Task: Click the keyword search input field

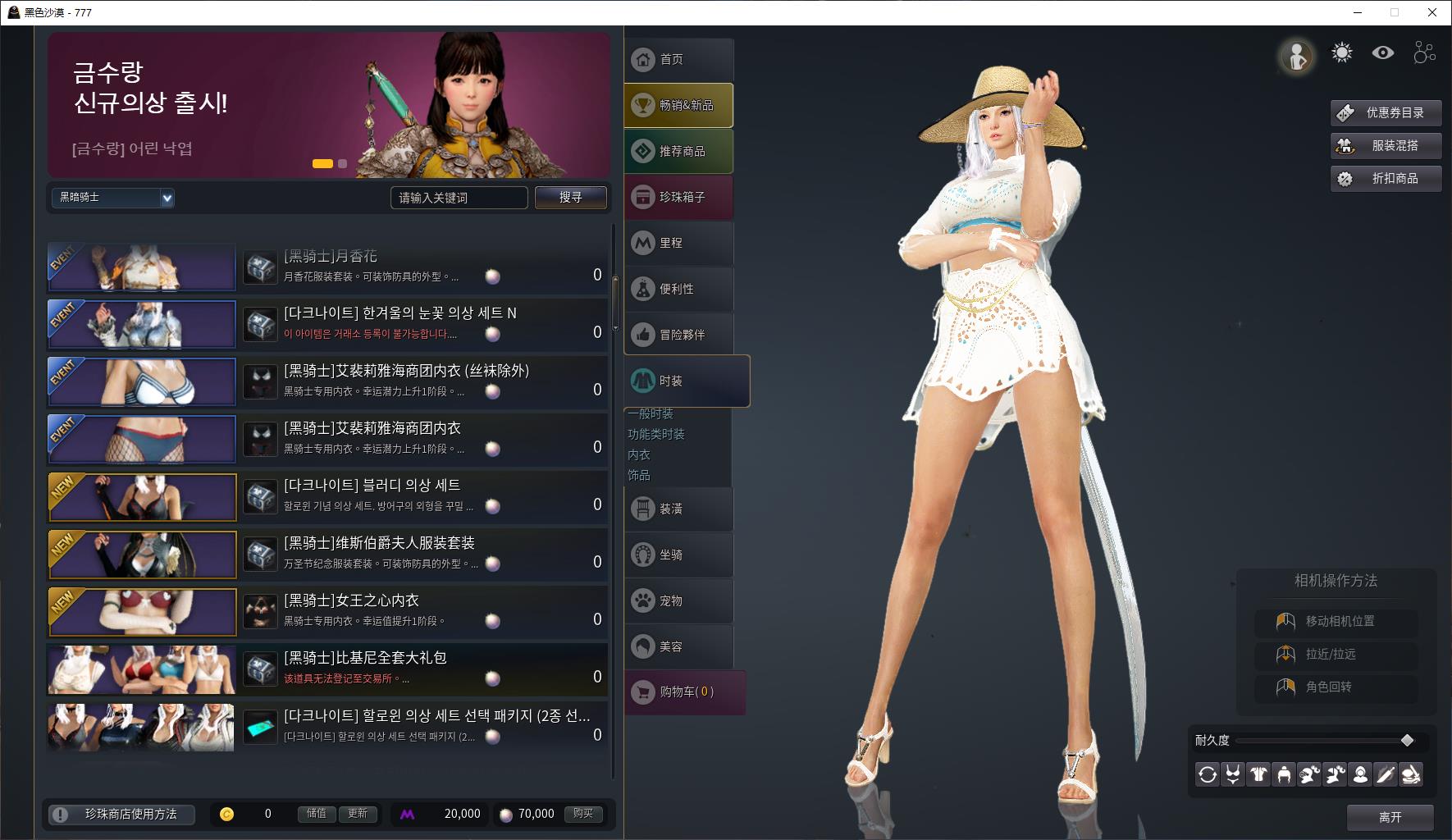Action: 458,198
